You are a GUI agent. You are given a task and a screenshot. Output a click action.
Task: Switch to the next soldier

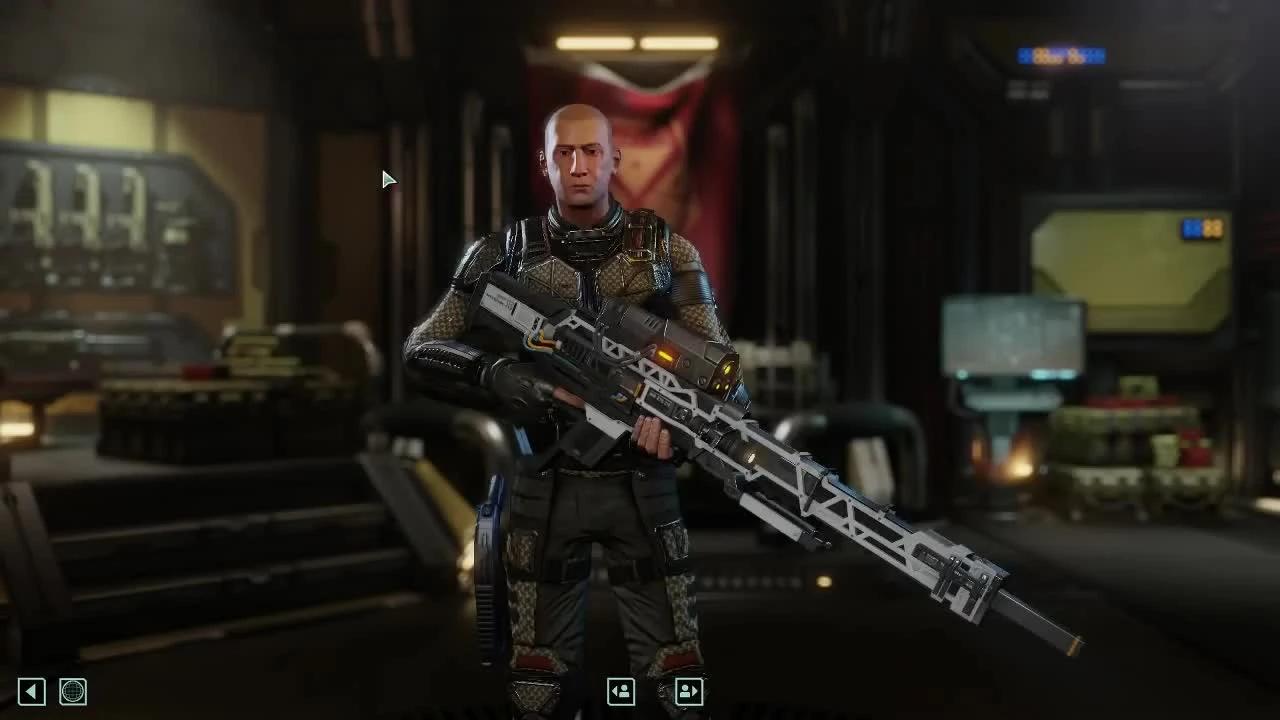point(688,691)
